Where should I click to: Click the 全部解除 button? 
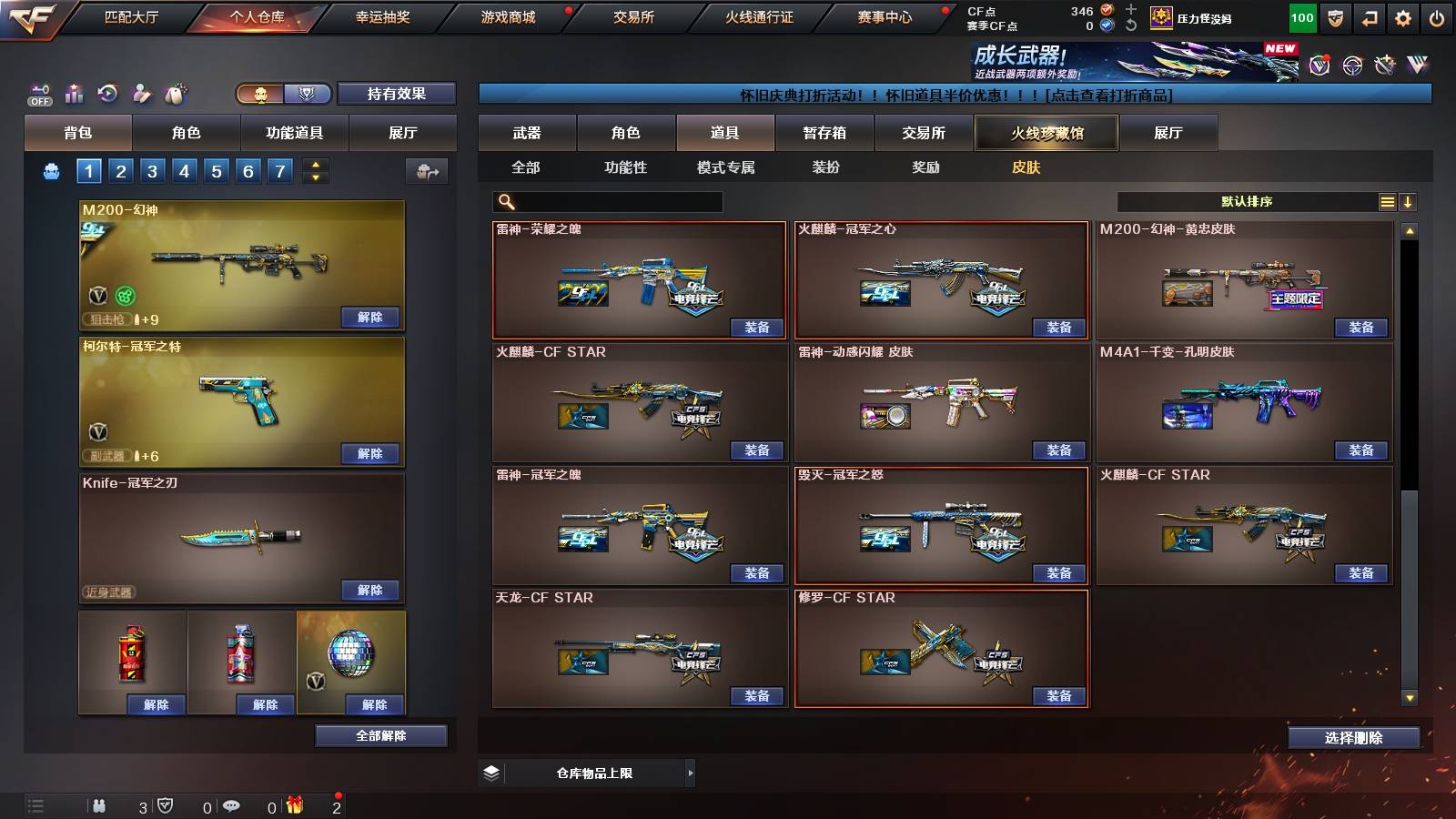click(x=380, y=735)
